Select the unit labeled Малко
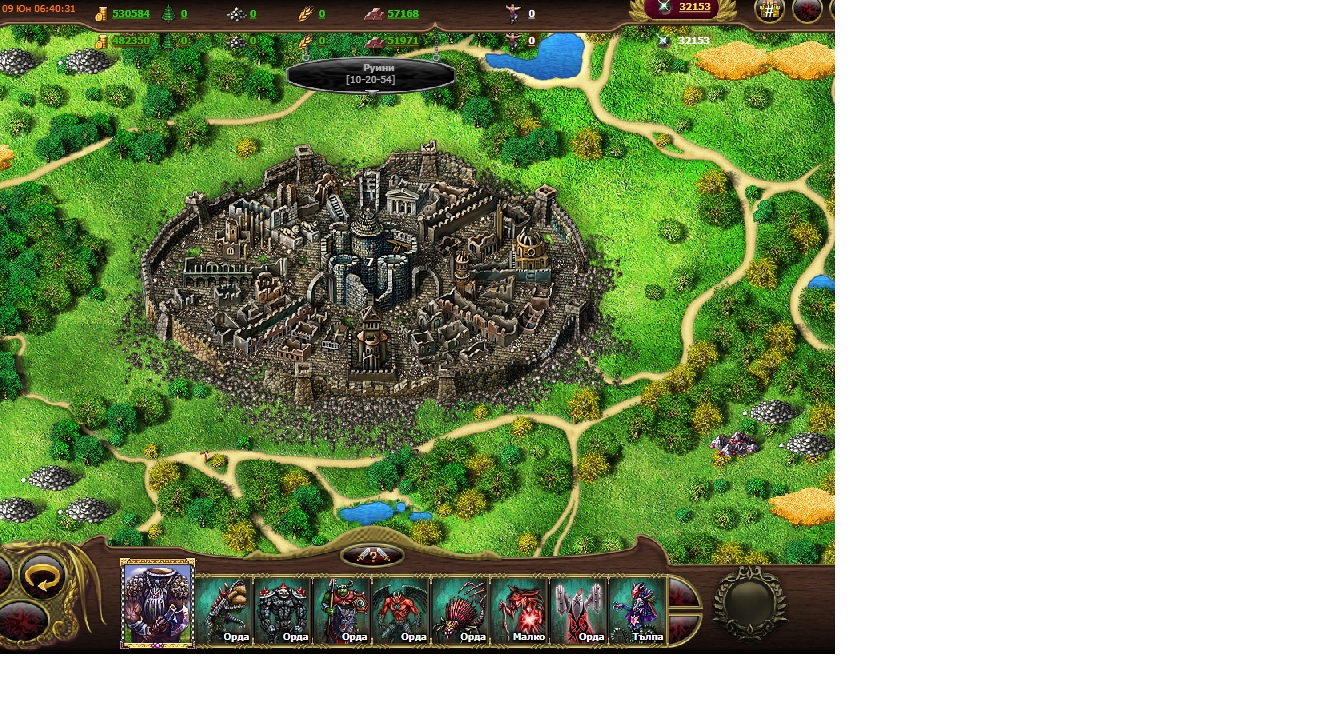 pyautogui.click(x=518, y=609)
